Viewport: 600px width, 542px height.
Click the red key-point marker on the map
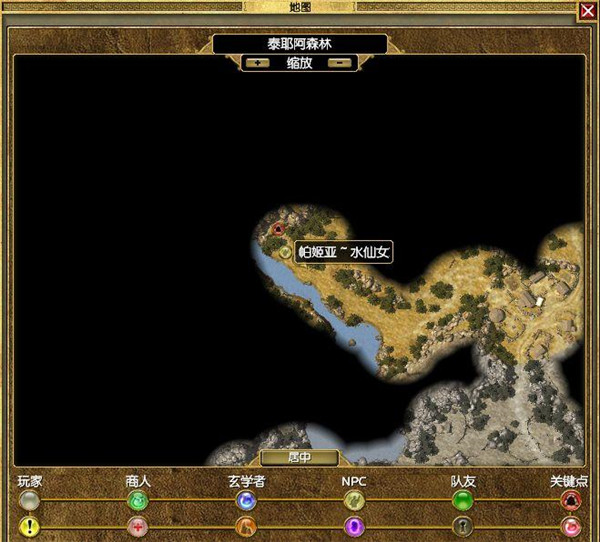click(278, 230)
